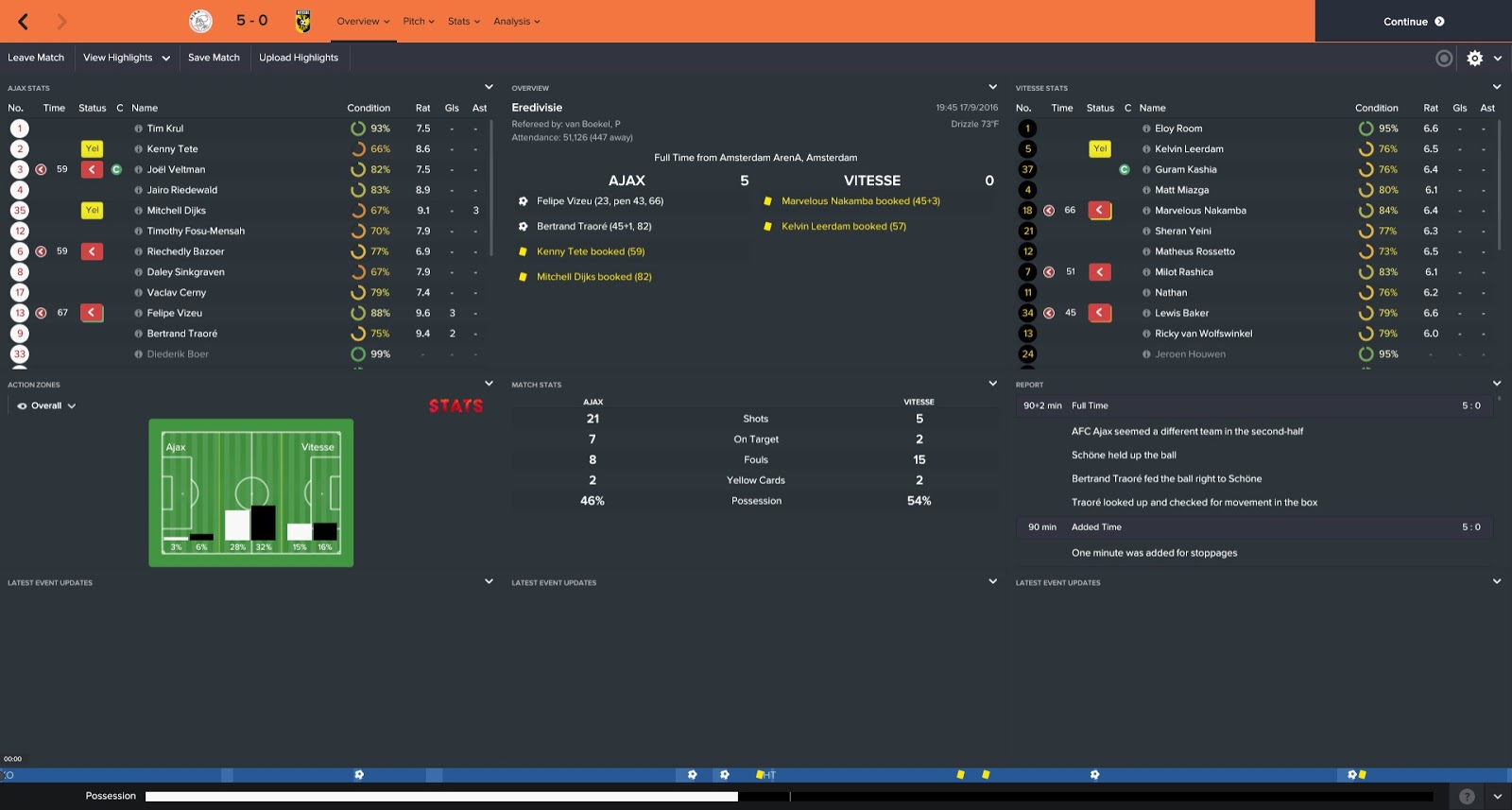Click Kenny Tete's yellow card status icon
1512x810 pixels.
(91, 148)
